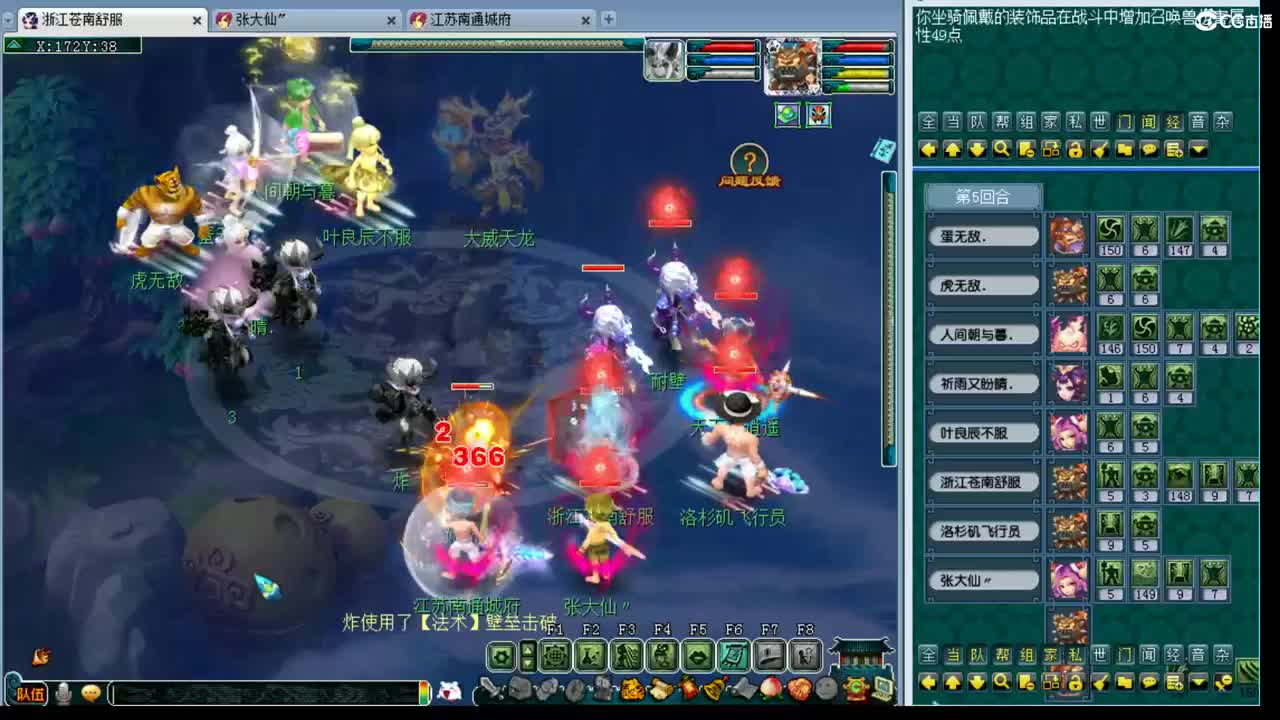Select the teal scroll skill icon above F6
This screenshot has height=720, width=1280.
pyautogui.click(x=733, y=656)
